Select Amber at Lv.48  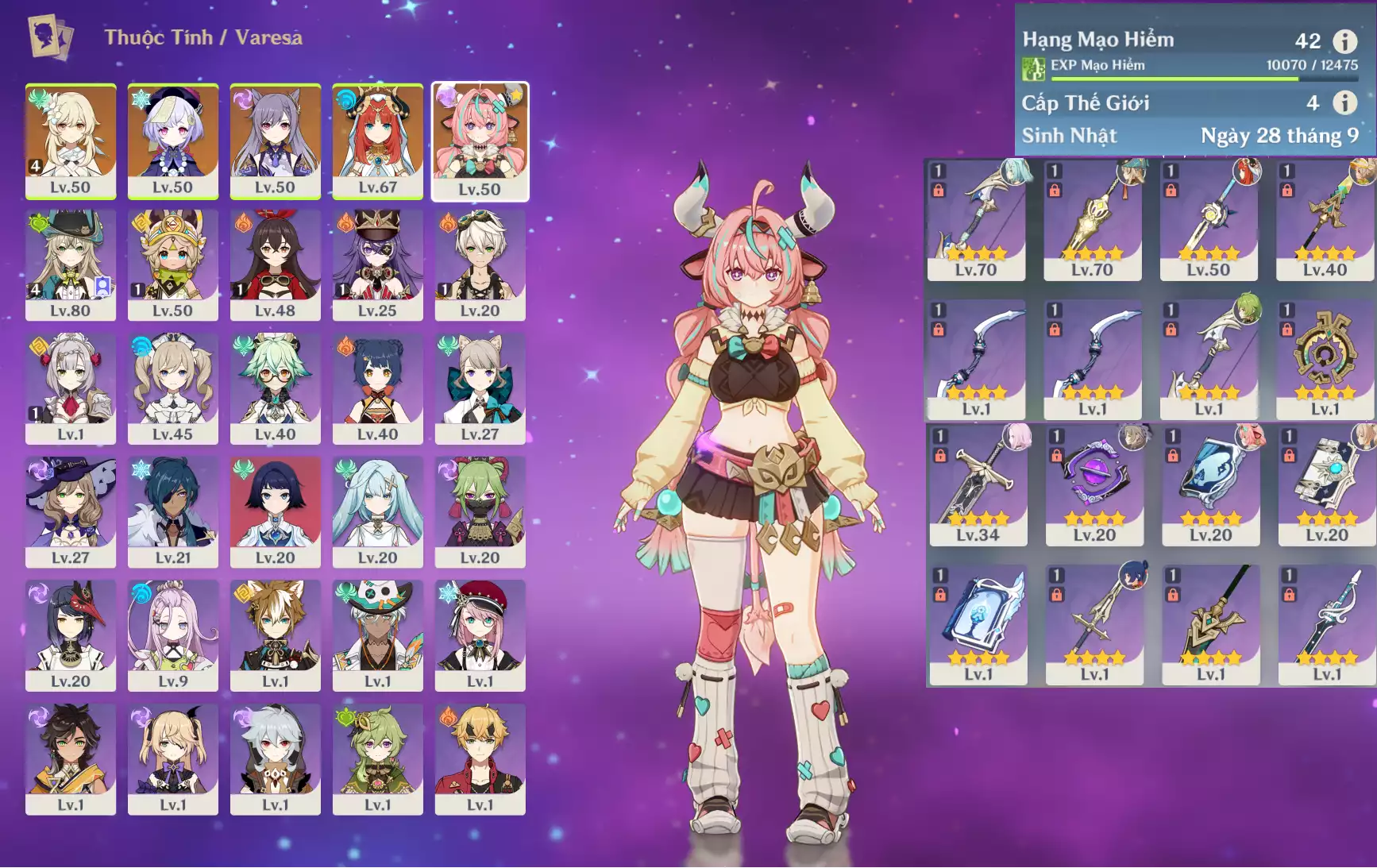pyautogui.click(x=275, y=264)
